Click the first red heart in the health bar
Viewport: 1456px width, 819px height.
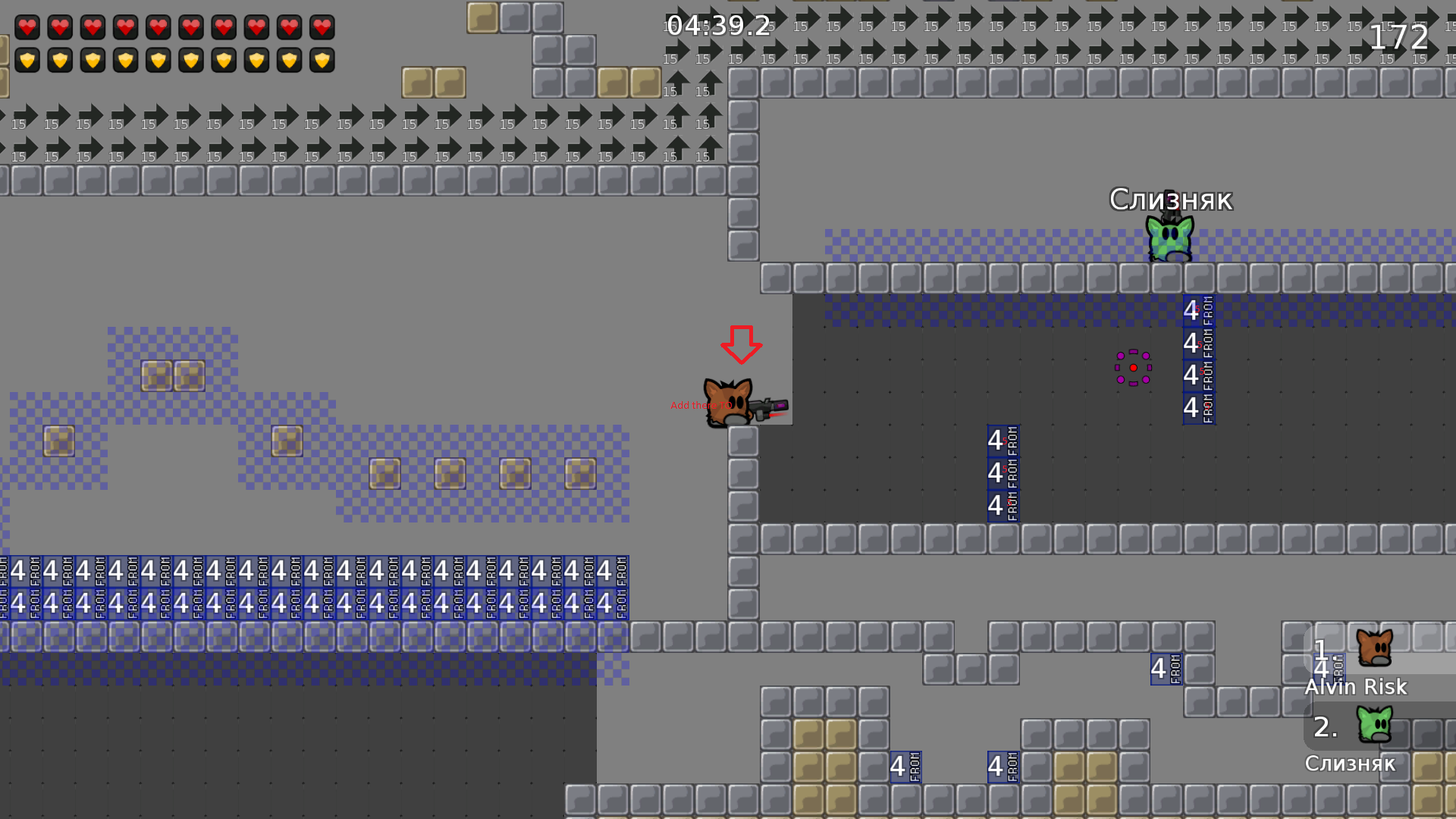coord(27,27)
